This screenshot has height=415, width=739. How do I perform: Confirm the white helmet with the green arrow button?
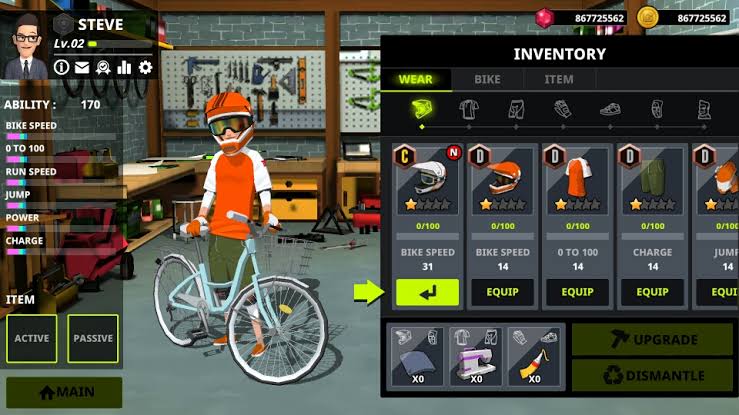point(427,292)
